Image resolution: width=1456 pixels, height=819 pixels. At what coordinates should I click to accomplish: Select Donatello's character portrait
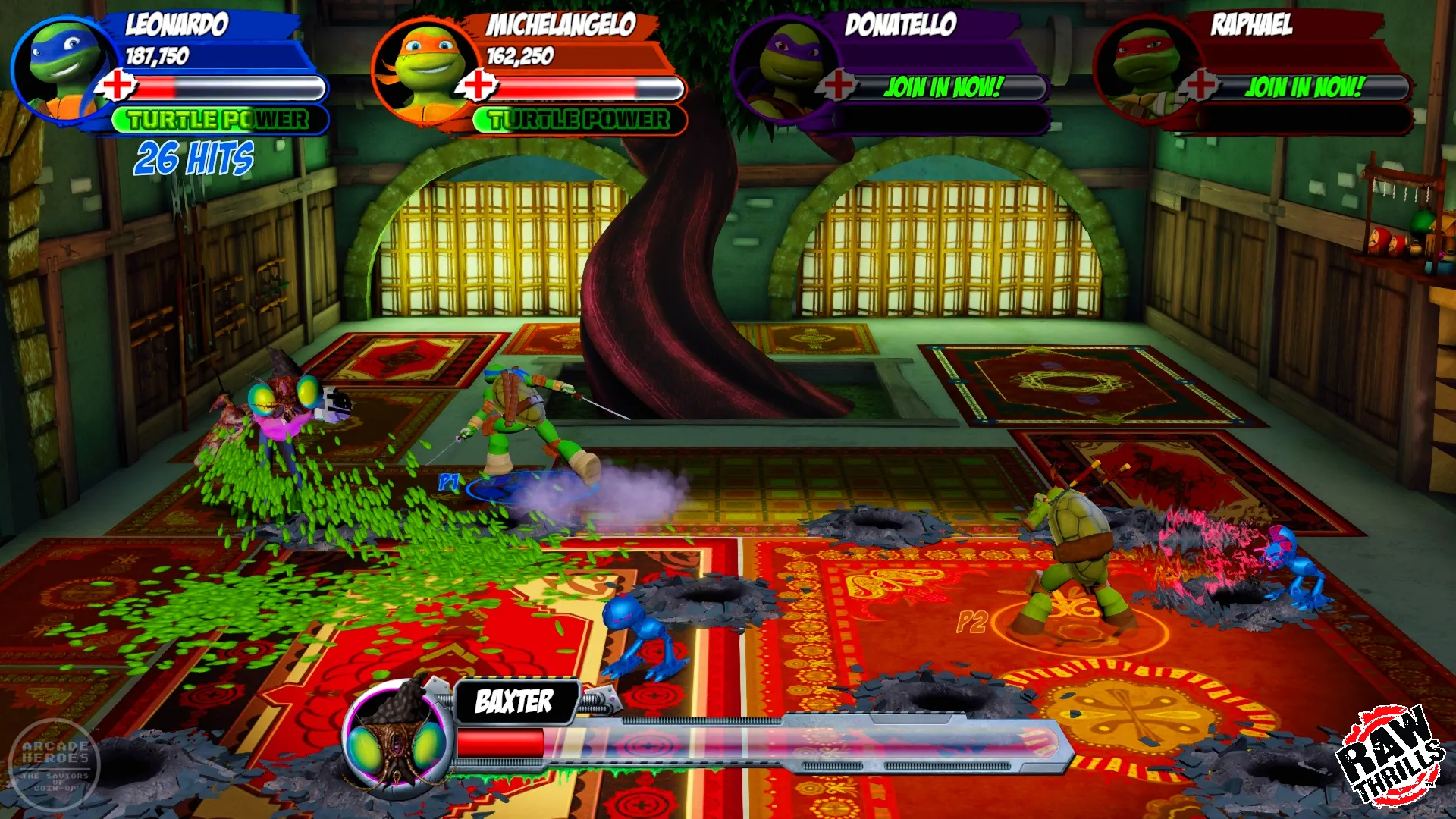785,68
